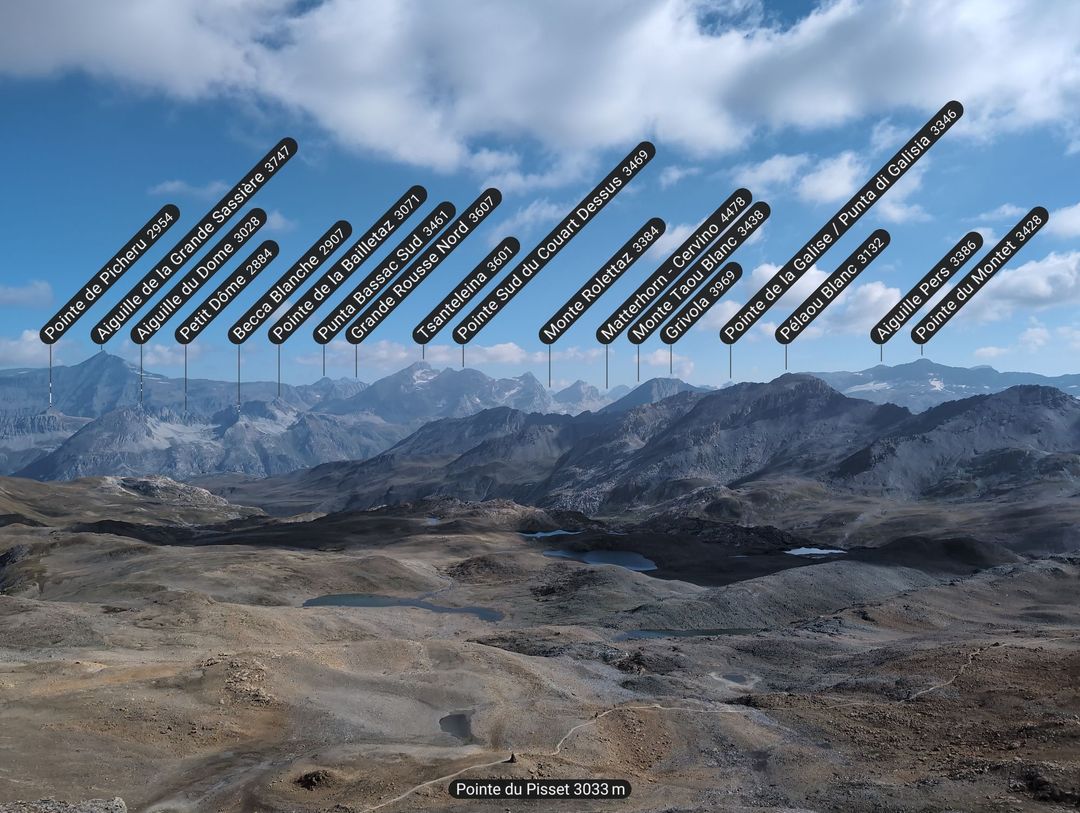This screenshot has width=1080, height=813.
Task: Click the Pélaou Blanc label
Action: click(832, 287)
